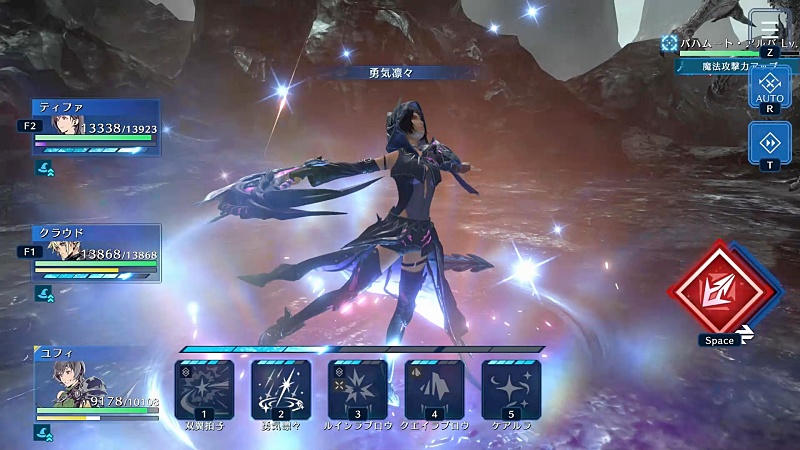
Task: Use the クエイブロウ skill in slot four
Action: pyautogui.click(x=435, y=390)
